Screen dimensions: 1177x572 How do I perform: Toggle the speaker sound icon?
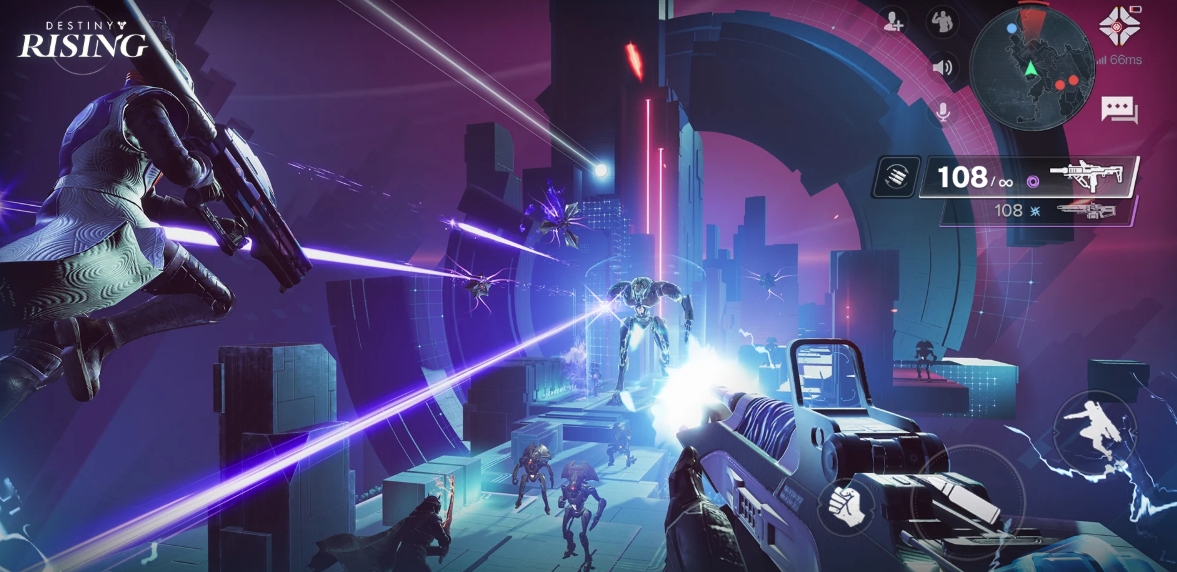pos(941,67)
